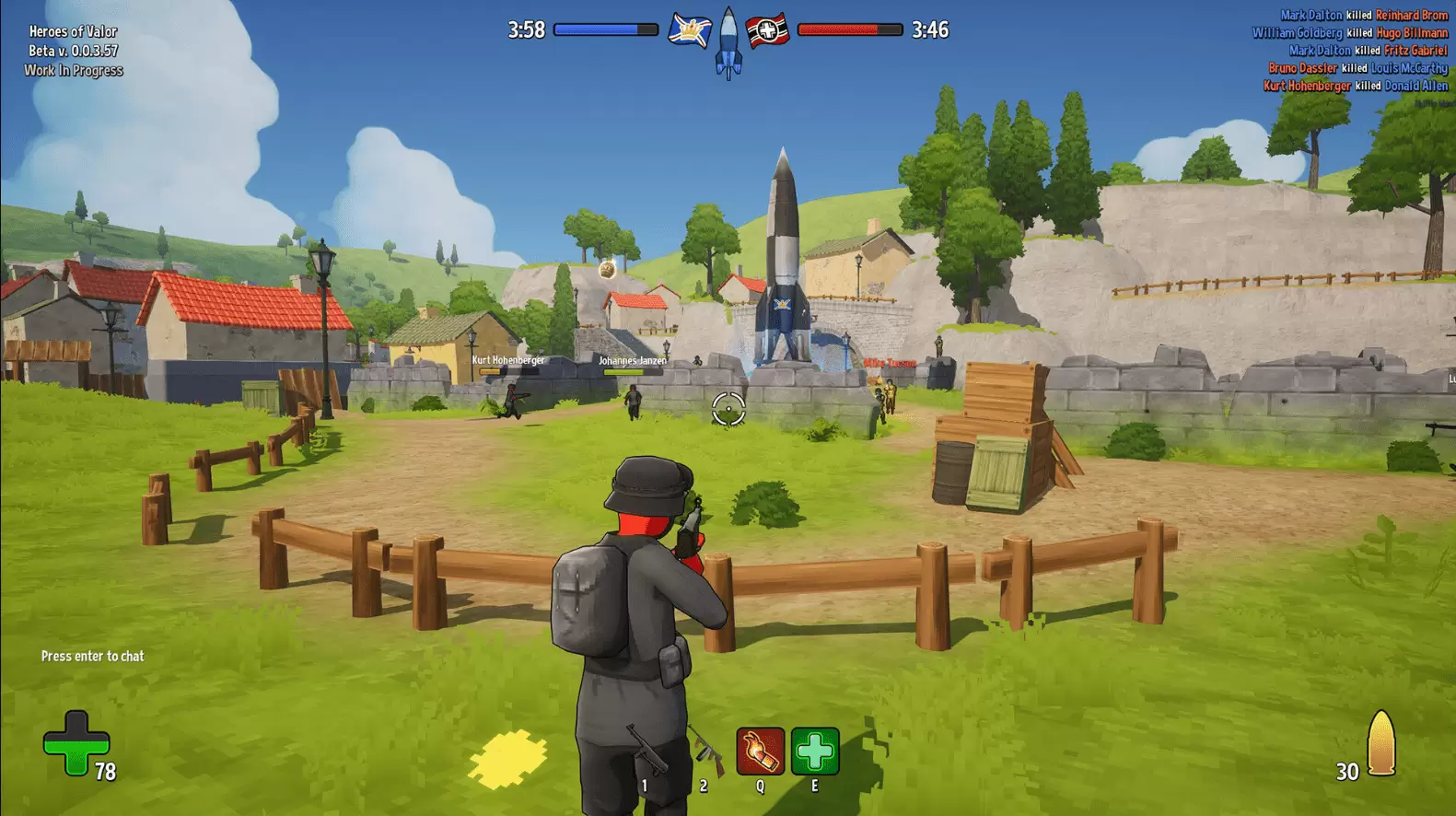Viewport: 1456px width, 816px height.
Task: Click the red Iron Cross flag at top
Action: (766, 29)
